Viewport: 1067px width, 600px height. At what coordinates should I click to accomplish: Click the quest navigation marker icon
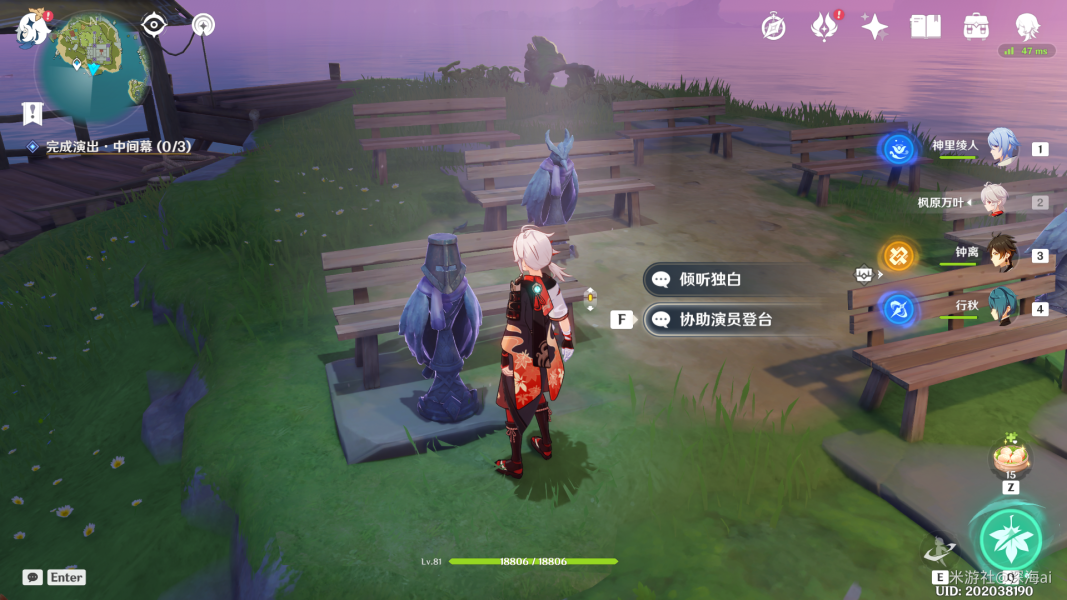click(33, 113)
